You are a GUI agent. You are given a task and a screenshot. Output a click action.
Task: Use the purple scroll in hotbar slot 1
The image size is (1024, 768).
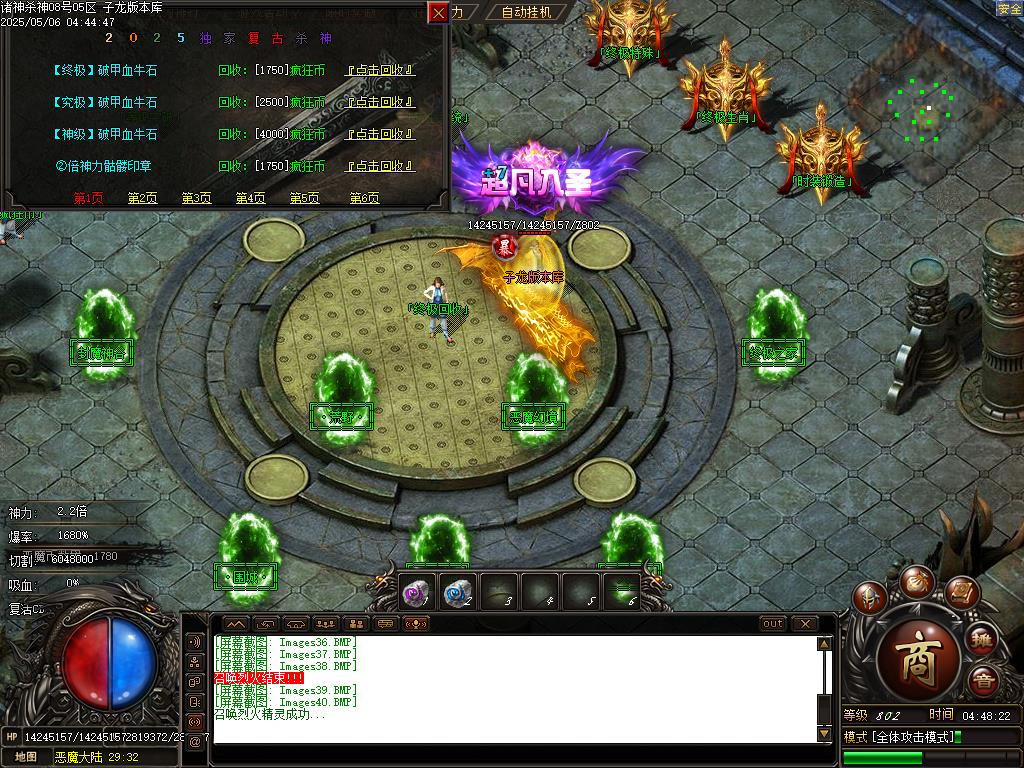click(x=416, y=593)
